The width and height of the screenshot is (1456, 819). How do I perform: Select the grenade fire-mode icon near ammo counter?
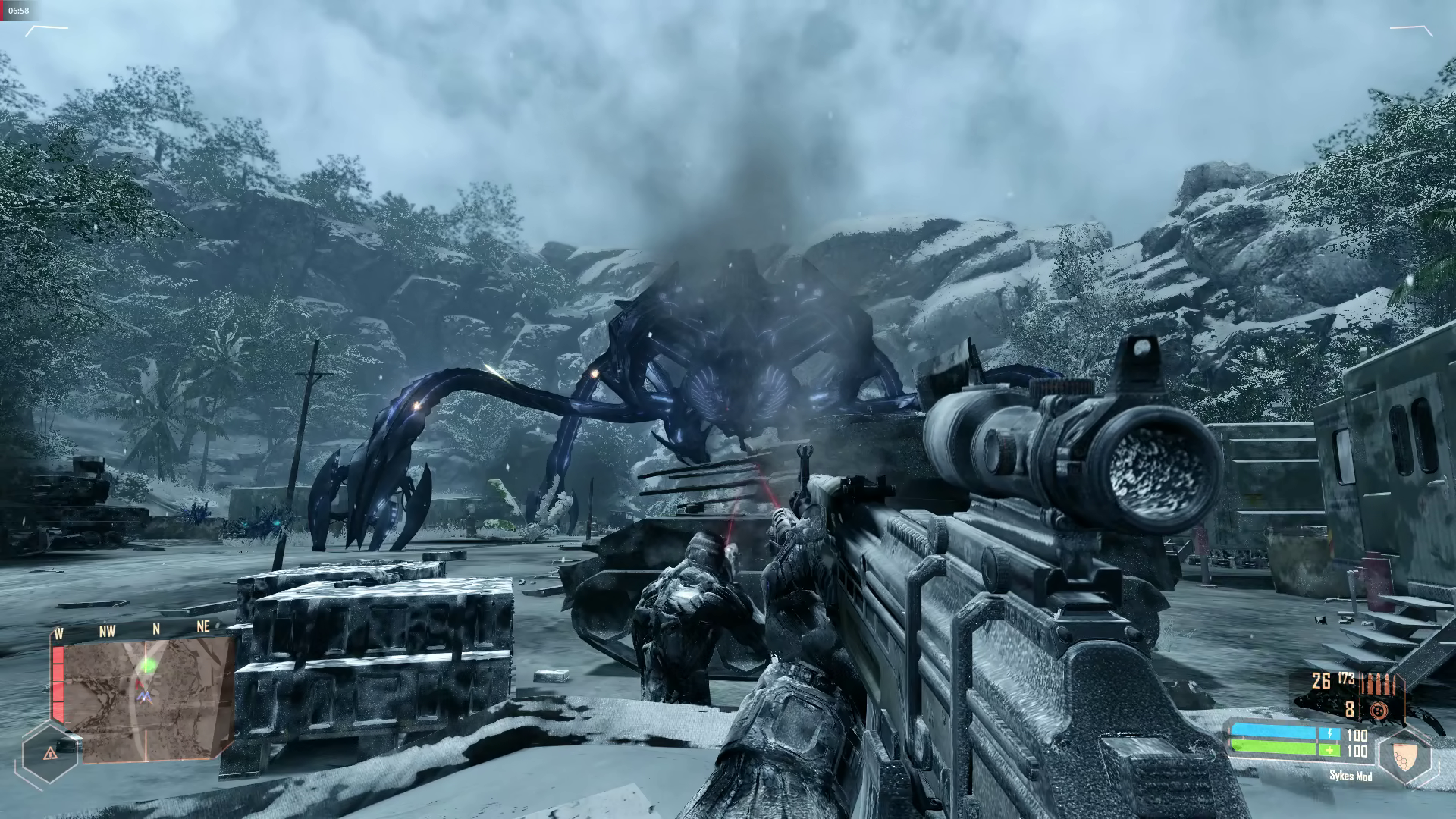pyautogui.click(x=1380, y=711)
